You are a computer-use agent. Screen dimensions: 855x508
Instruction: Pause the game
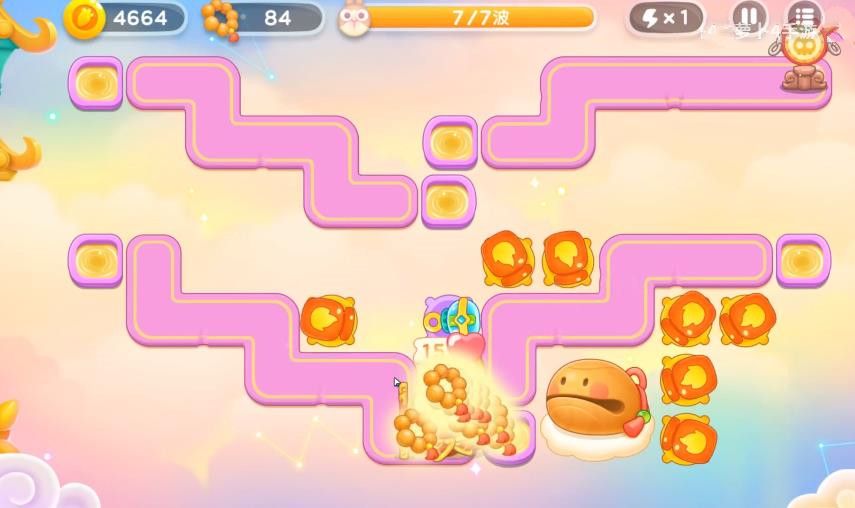[x=748, y=17]
